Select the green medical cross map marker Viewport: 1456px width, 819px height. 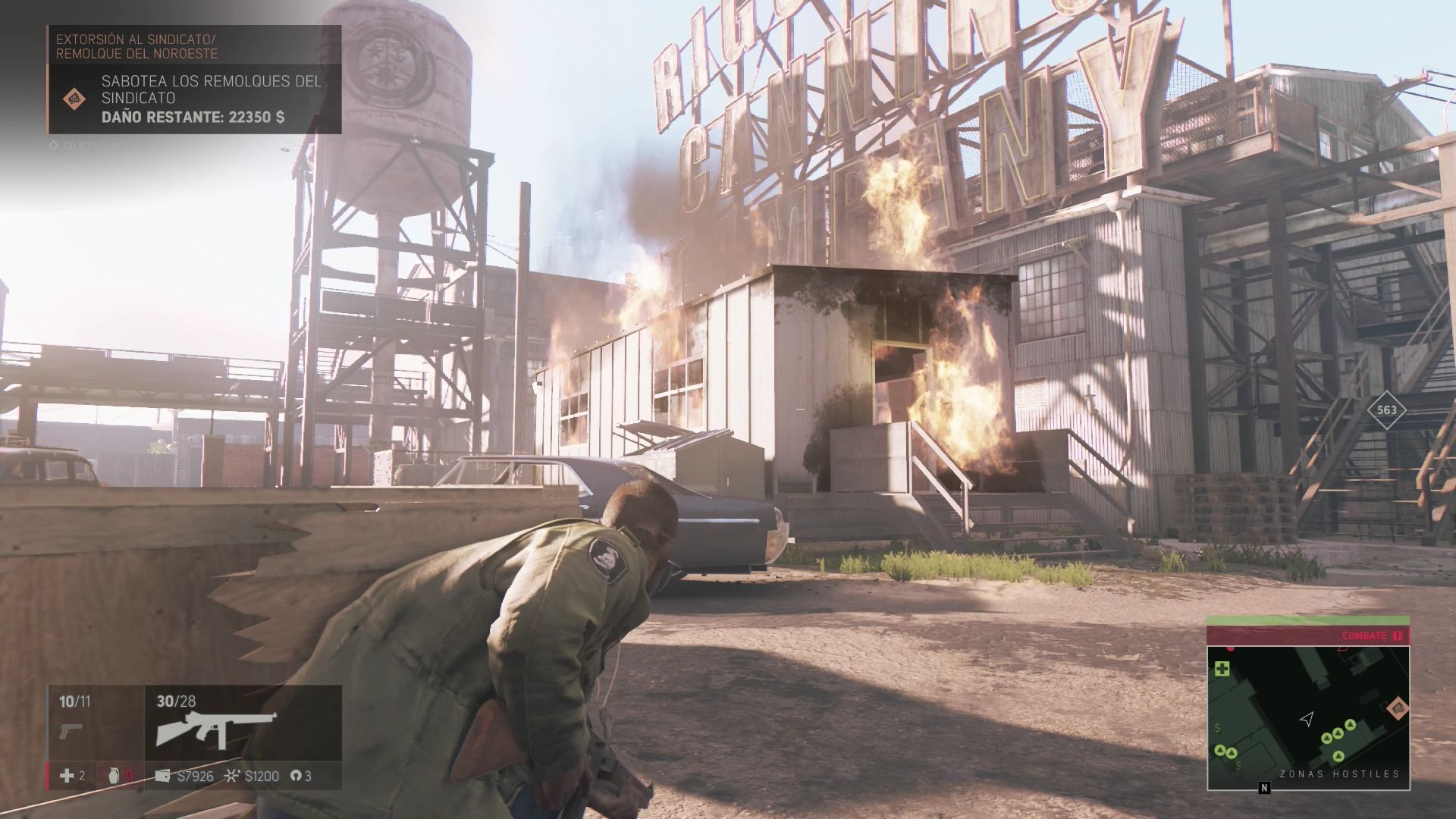[1222, 669]
